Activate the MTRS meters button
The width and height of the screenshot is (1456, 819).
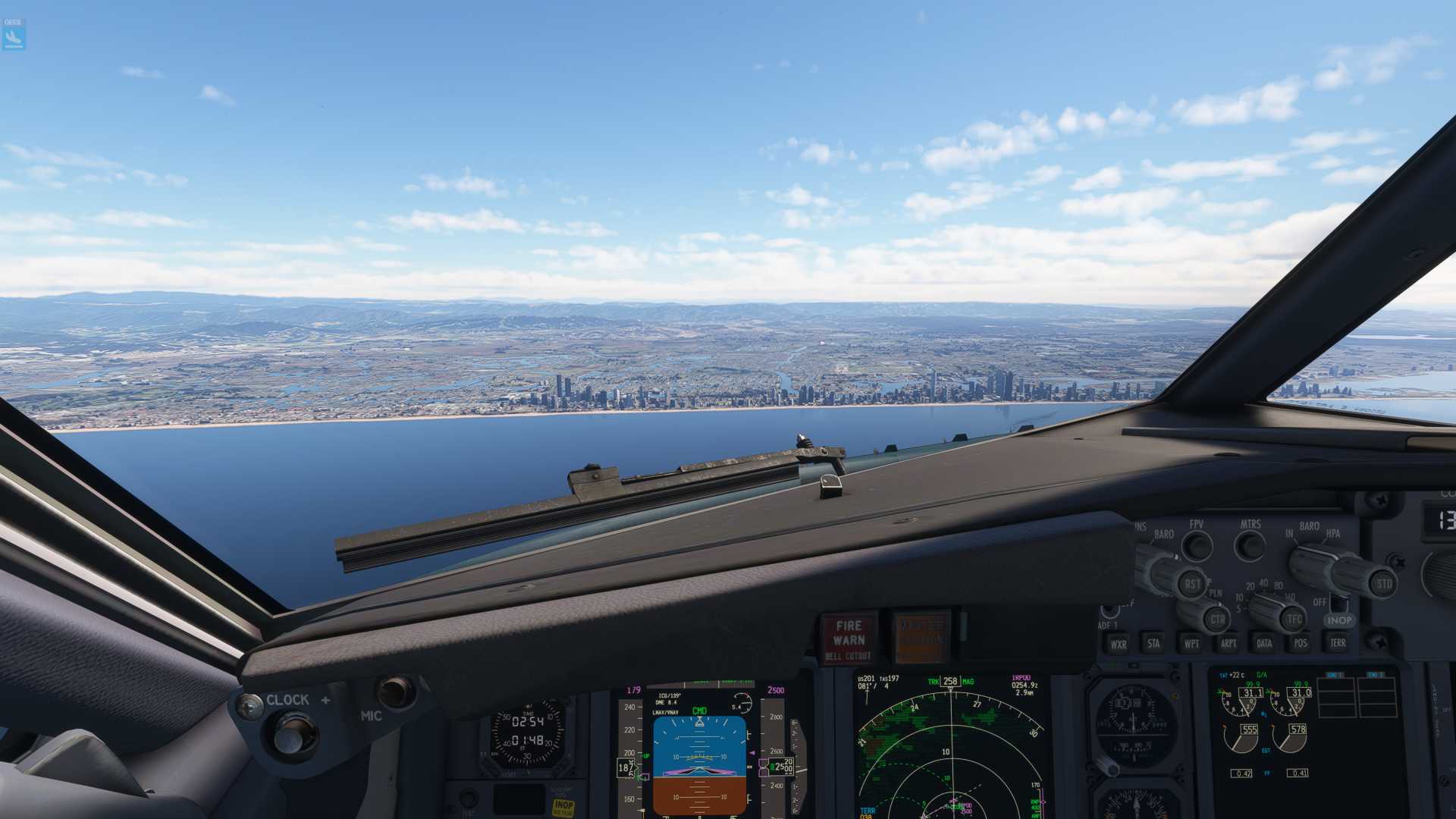pyautogui.click(x=1250, y=545)
